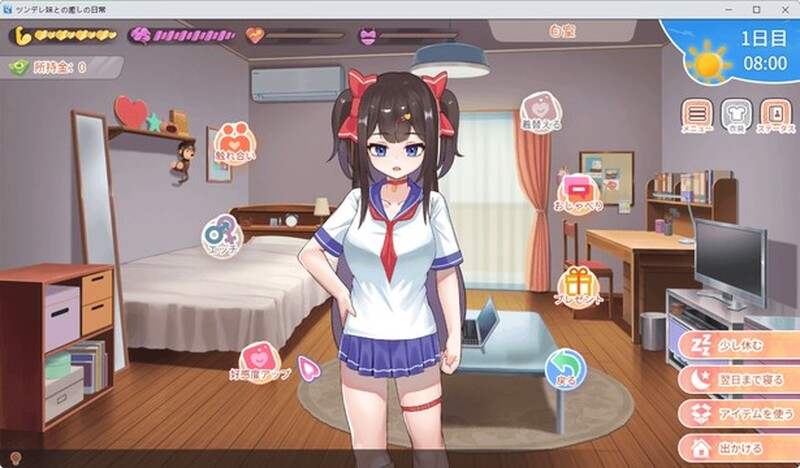The width and height of the screenshot is (800, 468).
Task: Show the ステータス status screen
Action: coord(775,115)
